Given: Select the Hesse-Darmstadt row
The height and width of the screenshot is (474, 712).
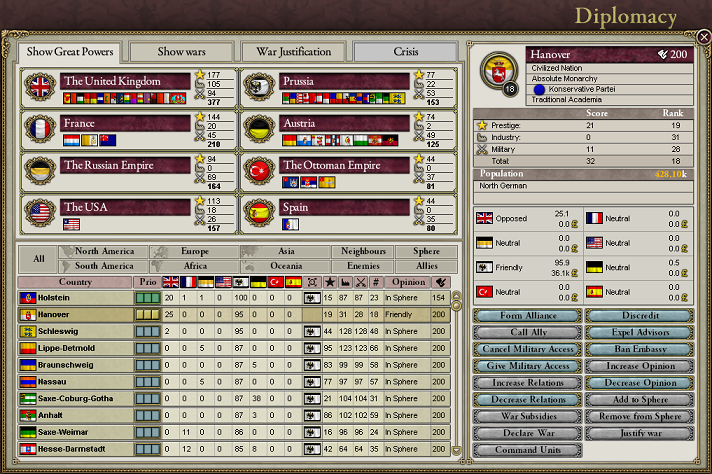Looking at the screenshot, I should pyautogui.click(x=75, y=448).
